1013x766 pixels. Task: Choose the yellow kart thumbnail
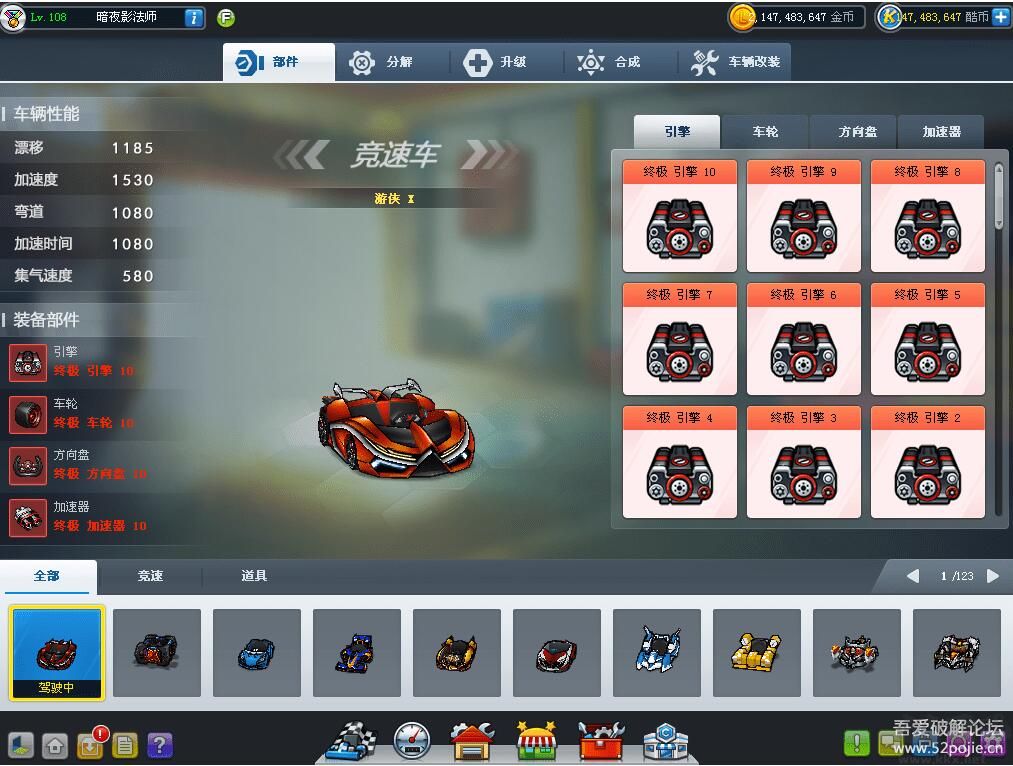757,653
